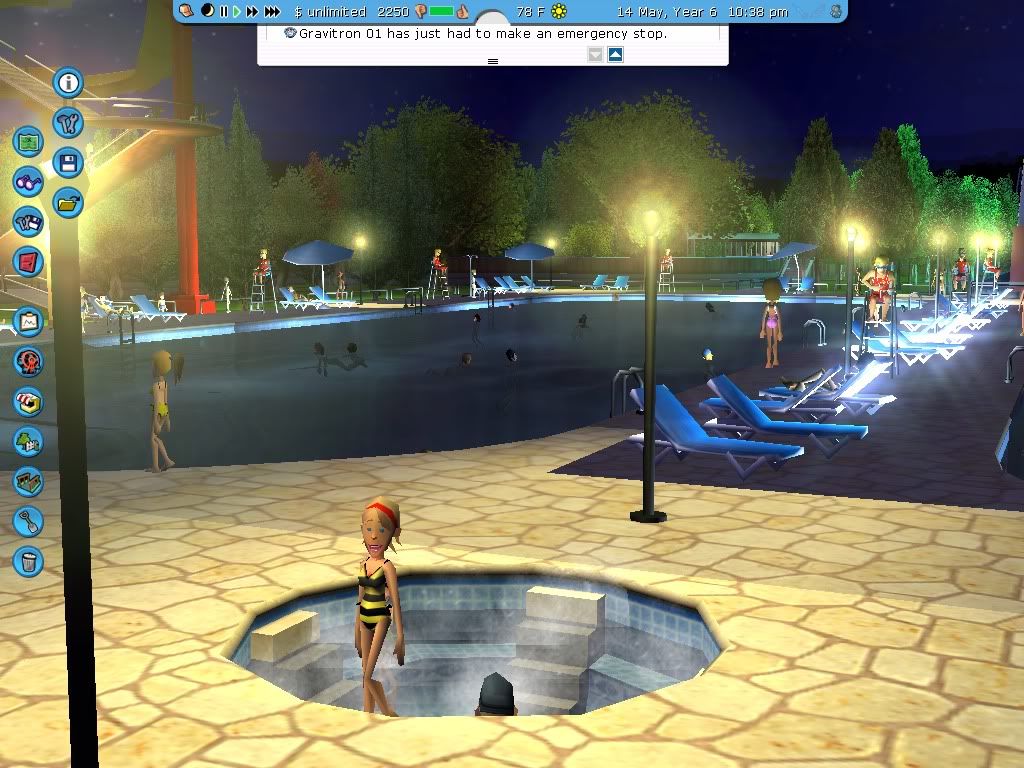
Task: Click the sun weather icon
Action: click(x=559, y=11)
